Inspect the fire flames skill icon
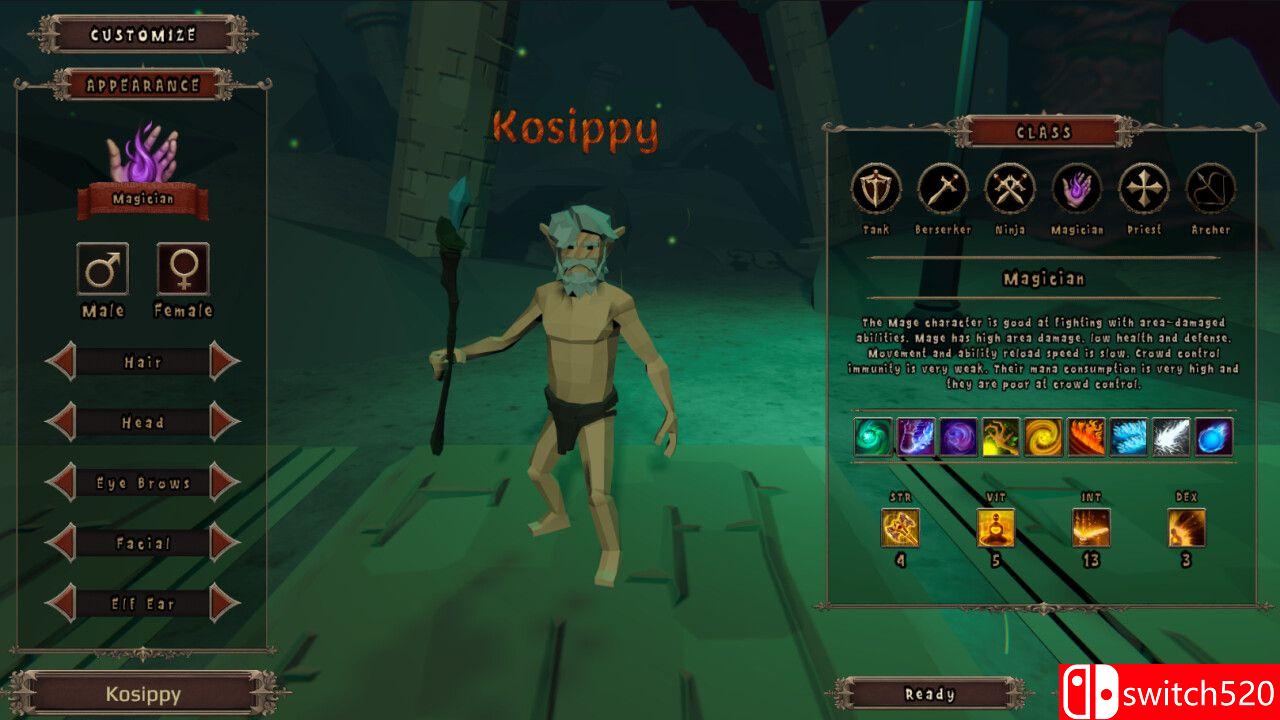1280x720 pixels. tap(1087, 437)
